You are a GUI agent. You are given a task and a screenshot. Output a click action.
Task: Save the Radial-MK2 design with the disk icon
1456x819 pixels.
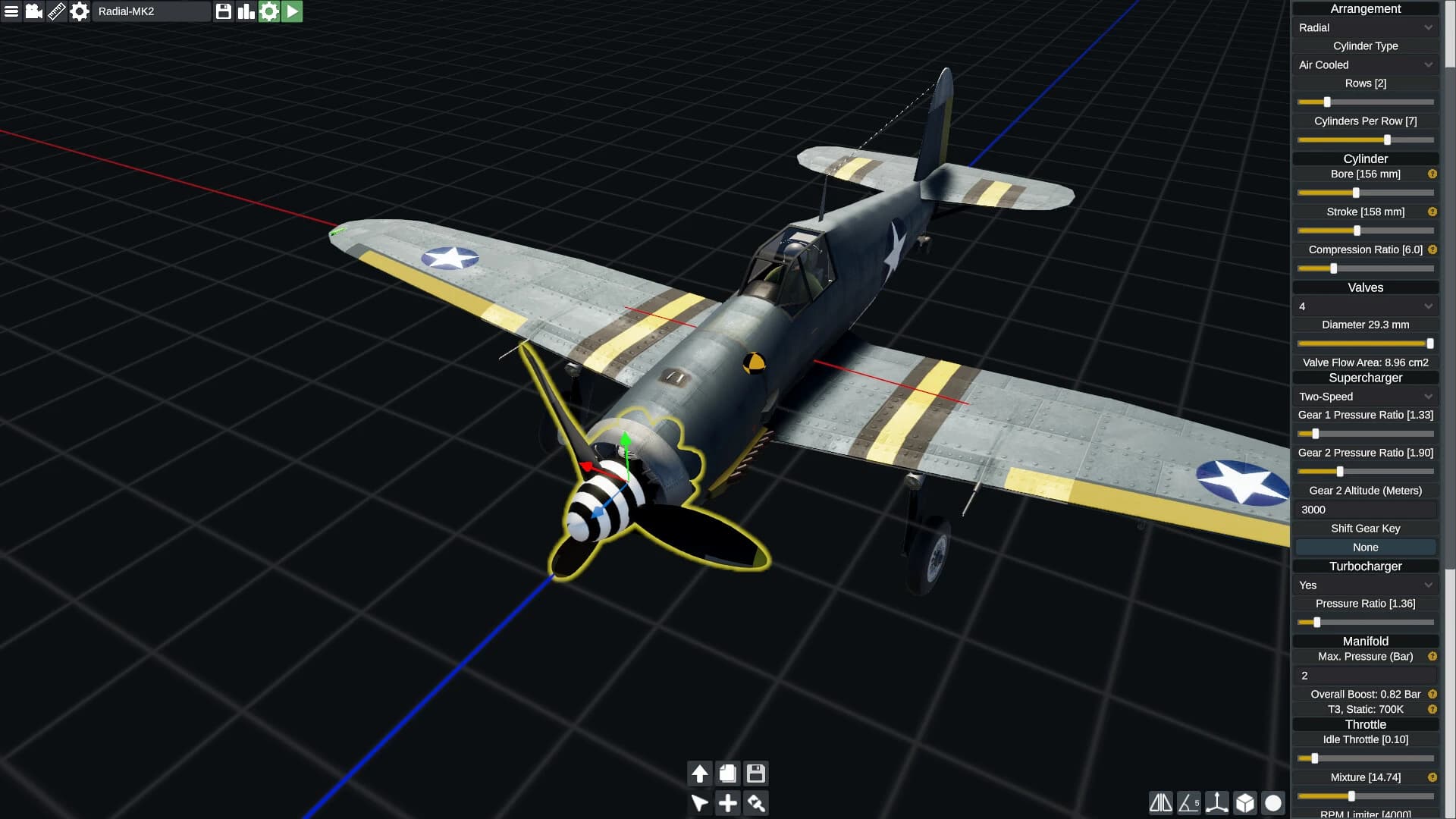(x=222, y=11)
